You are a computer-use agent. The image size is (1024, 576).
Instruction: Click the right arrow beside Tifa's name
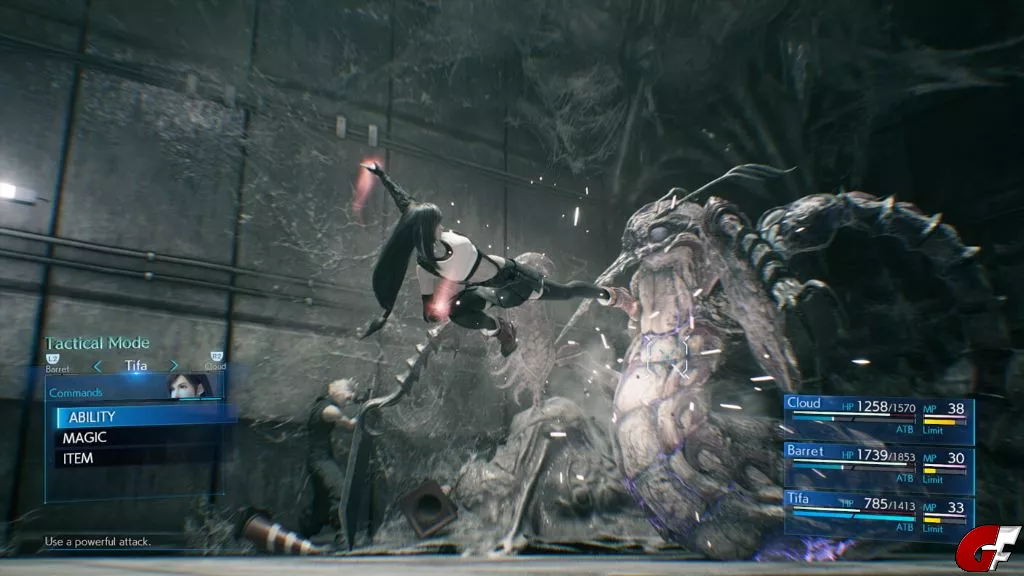[x=174, y=366]
